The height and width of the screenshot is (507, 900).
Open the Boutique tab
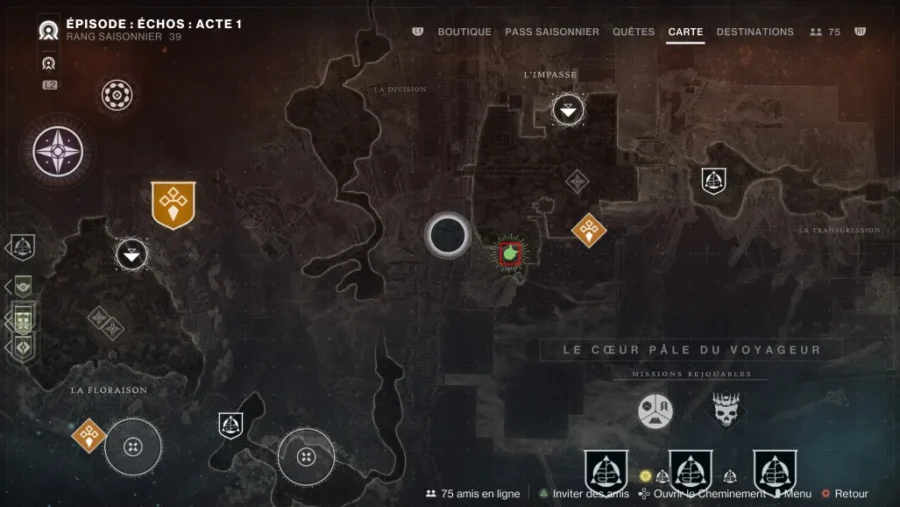464,32
